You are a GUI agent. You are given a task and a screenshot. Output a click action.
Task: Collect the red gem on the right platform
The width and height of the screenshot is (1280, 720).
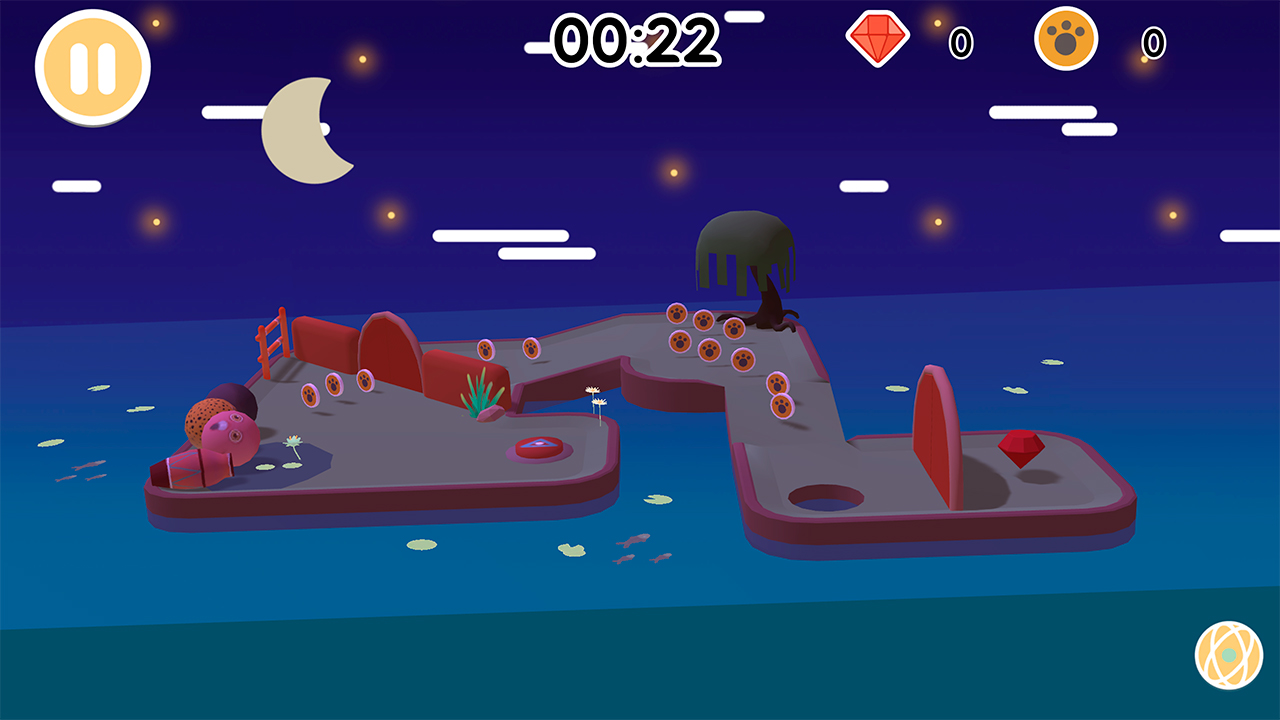[1022, 447]
